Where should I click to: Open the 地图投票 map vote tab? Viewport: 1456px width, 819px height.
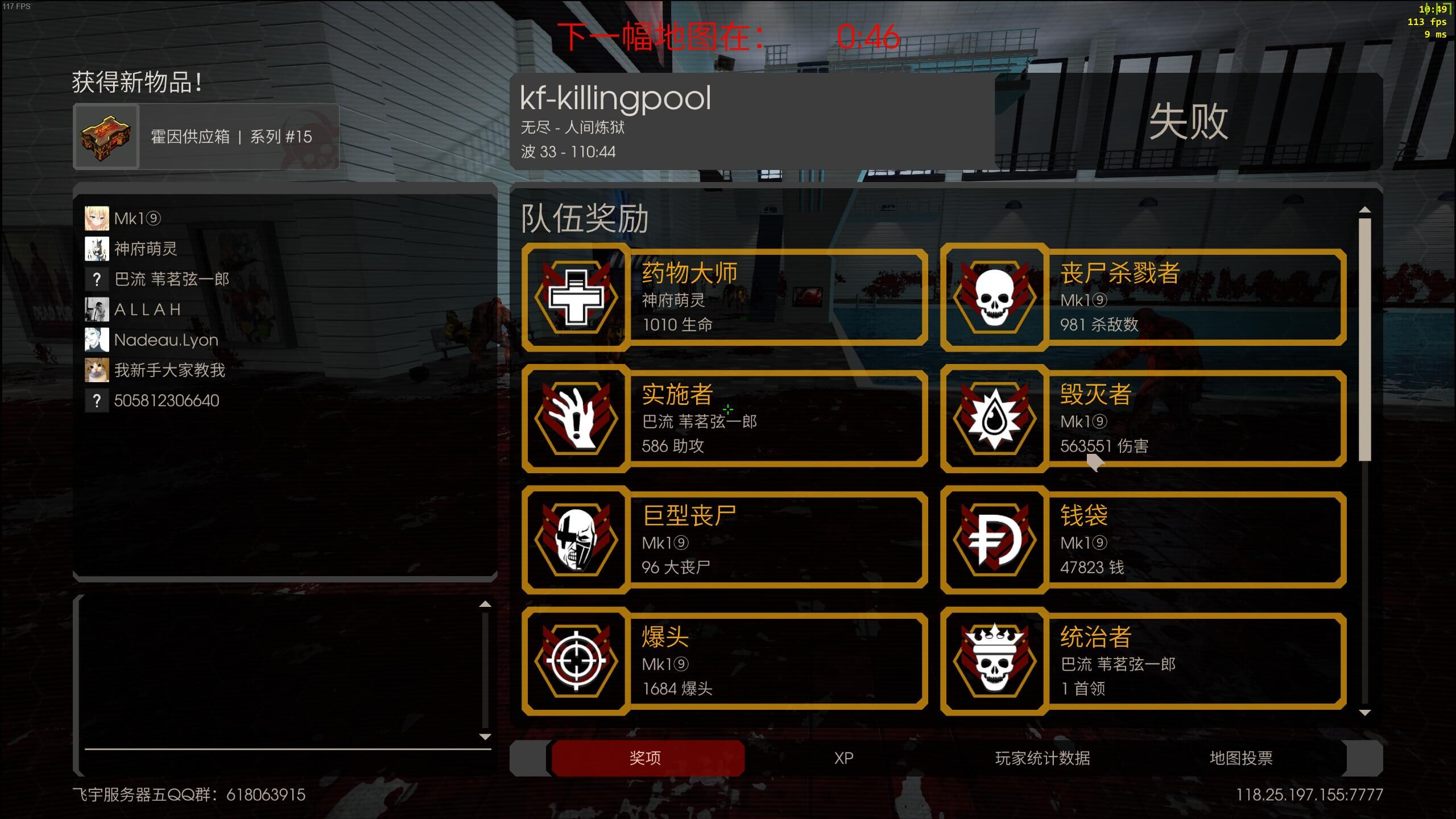[x=1240, y=758]
